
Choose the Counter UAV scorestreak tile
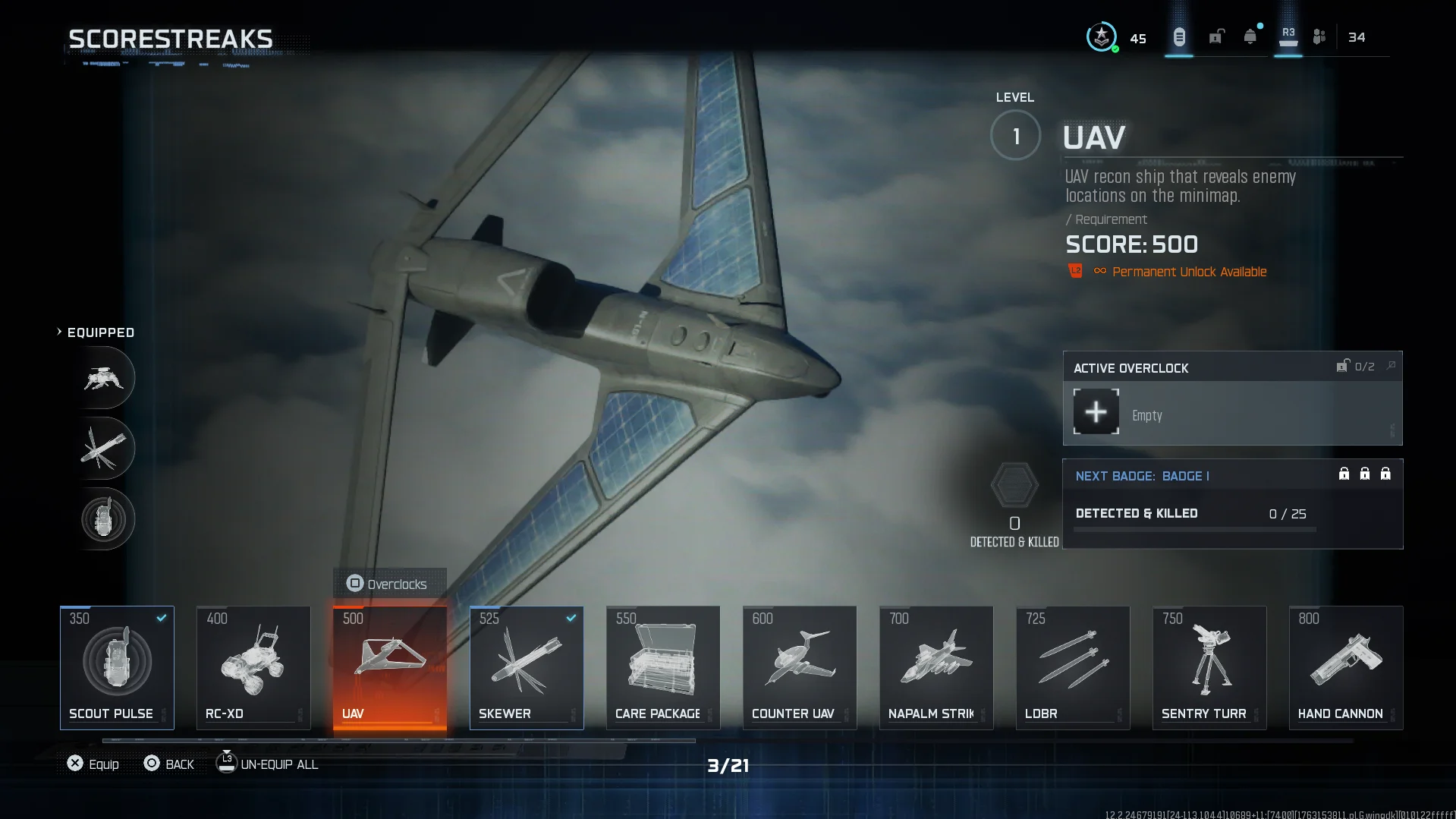[x=800, y=667]
